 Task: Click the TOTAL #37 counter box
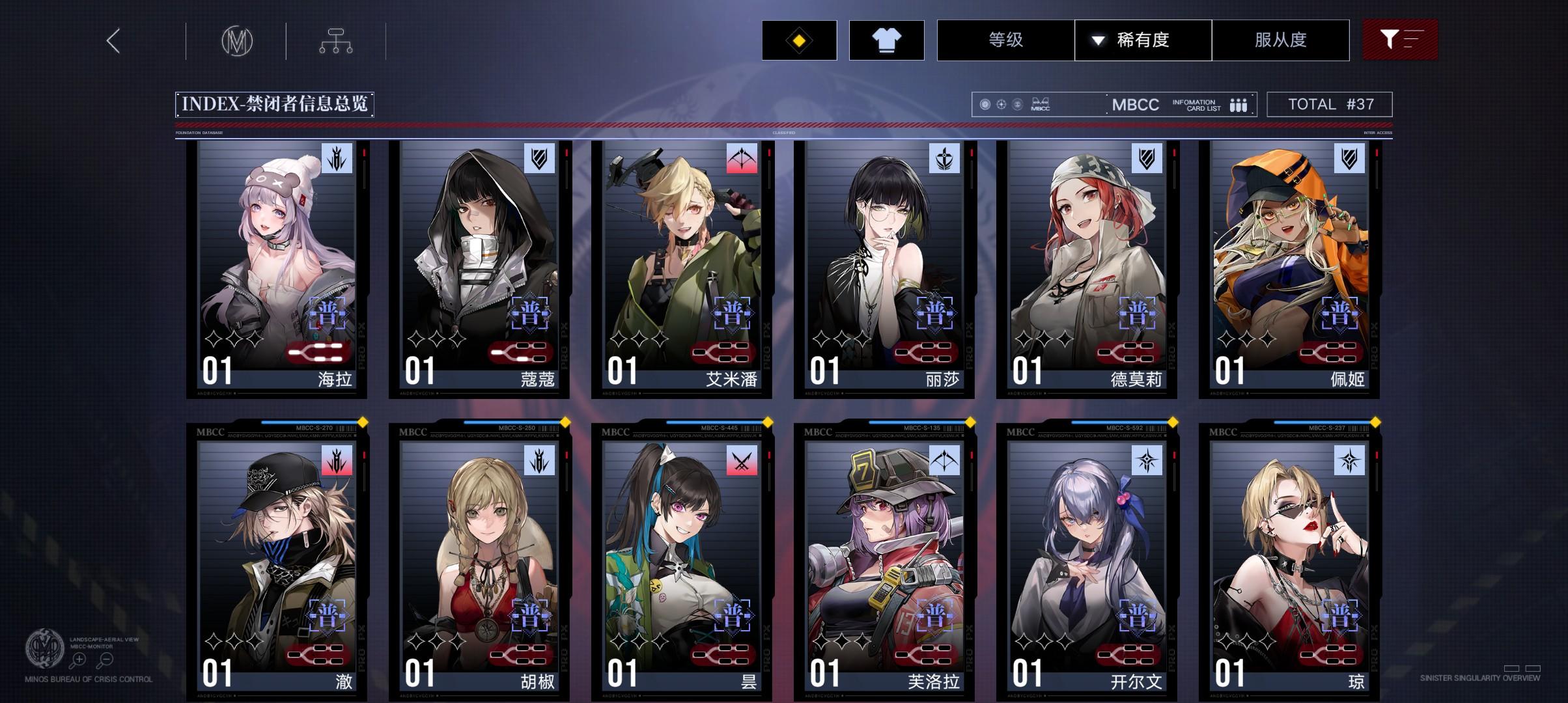click(x=1330, y=103)
